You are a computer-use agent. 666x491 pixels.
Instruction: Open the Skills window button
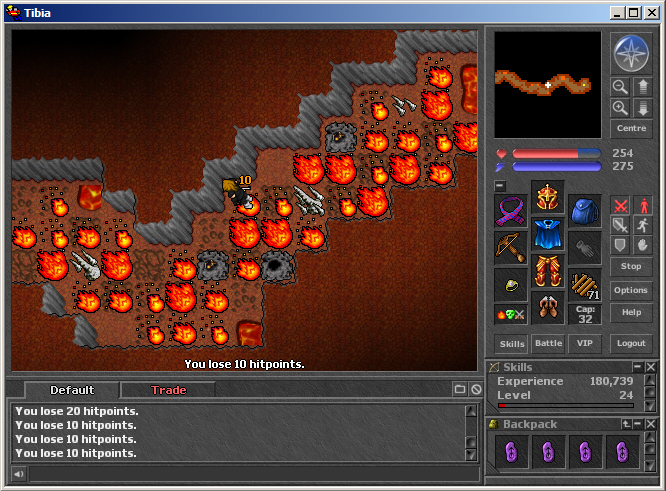point(512,343)
